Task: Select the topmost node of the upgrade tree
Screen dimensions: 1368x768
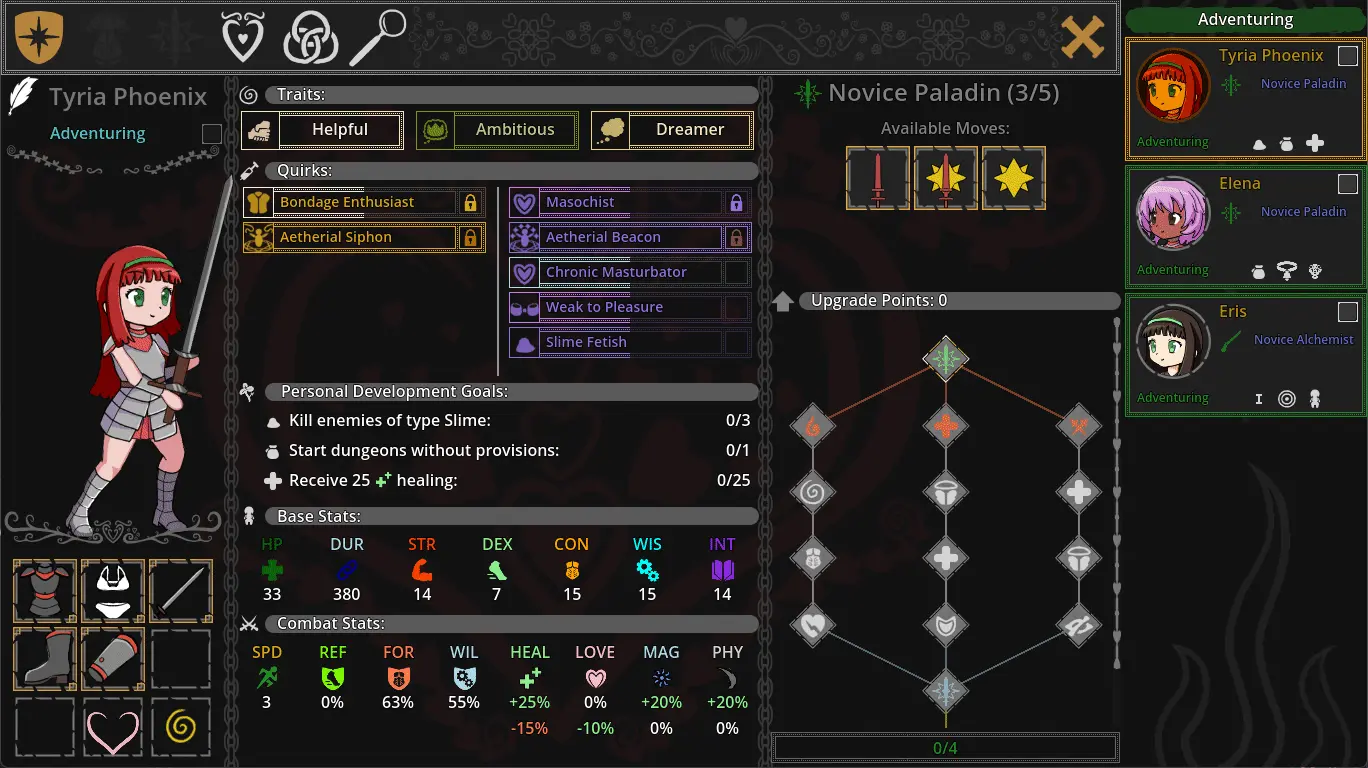Action: 945,358
